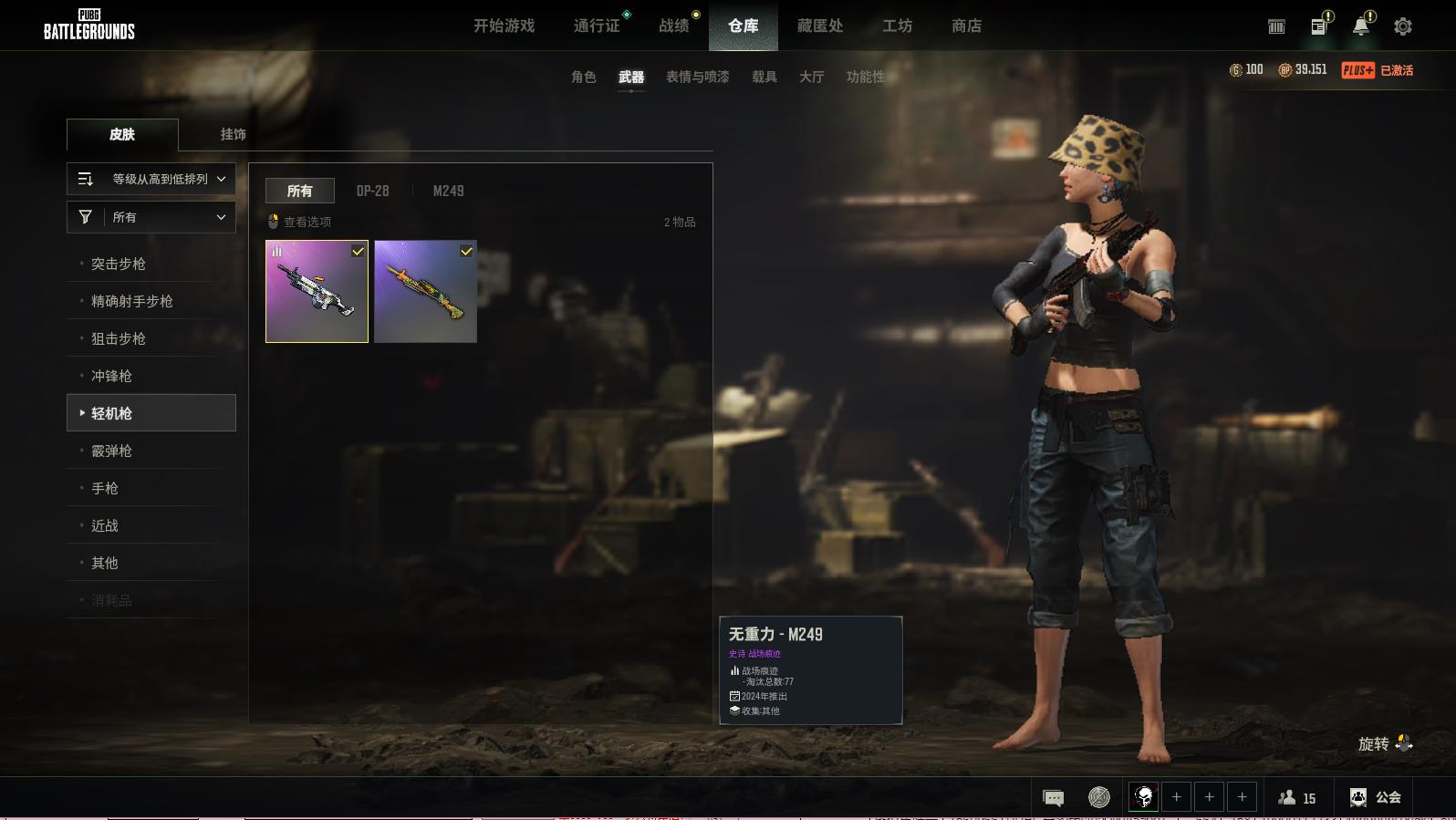Screen dimensions: 1456x820
Task: Open the gear settings icon
Action: pyautogui.click(x=1403, y=26)
